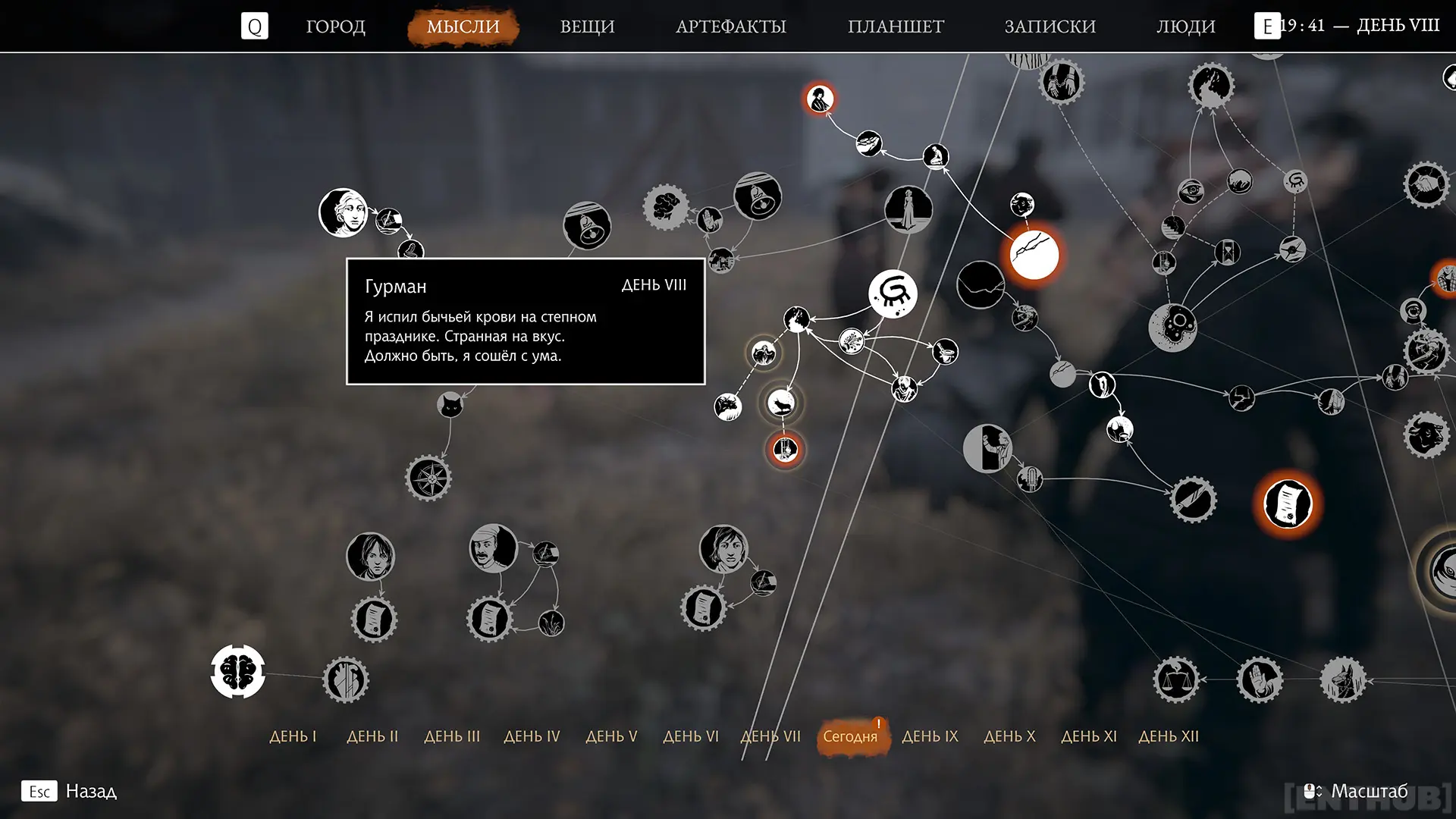Viewport: 1456px width, 819px height.
Task: Switch to the ГОРОД tab
Action: point(335,27)
